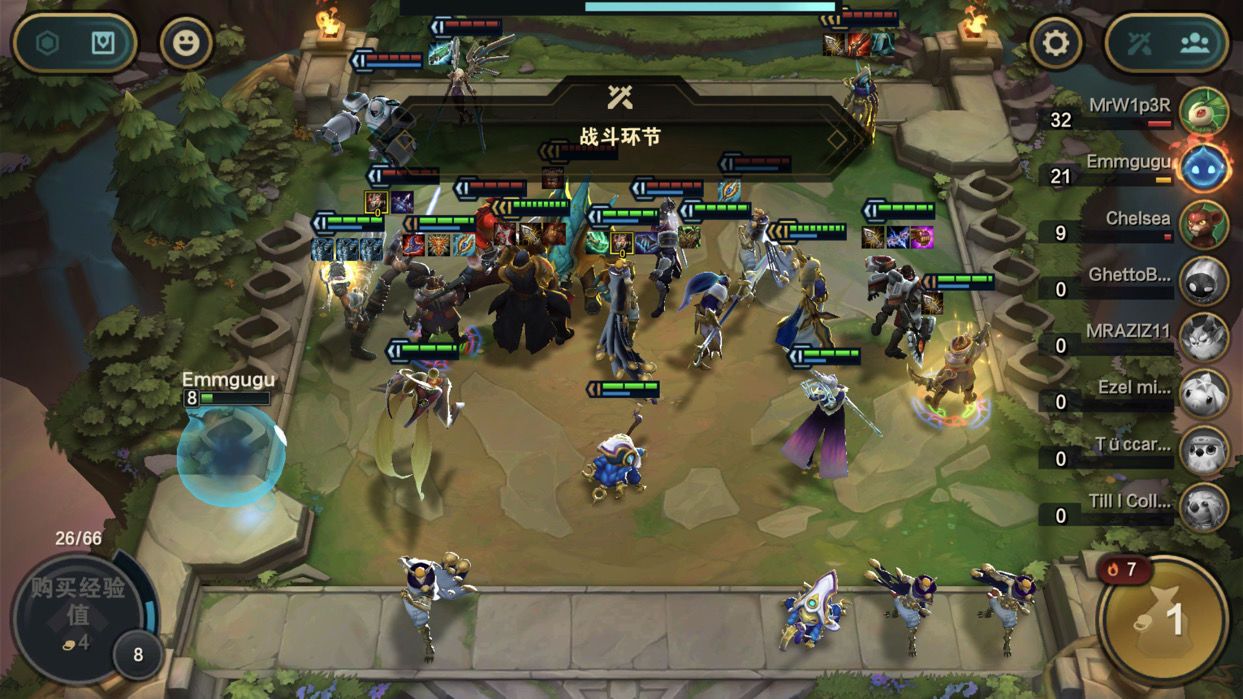Select Emmgugu in the player list
1243x699 pixels.
coord(1203,167)
